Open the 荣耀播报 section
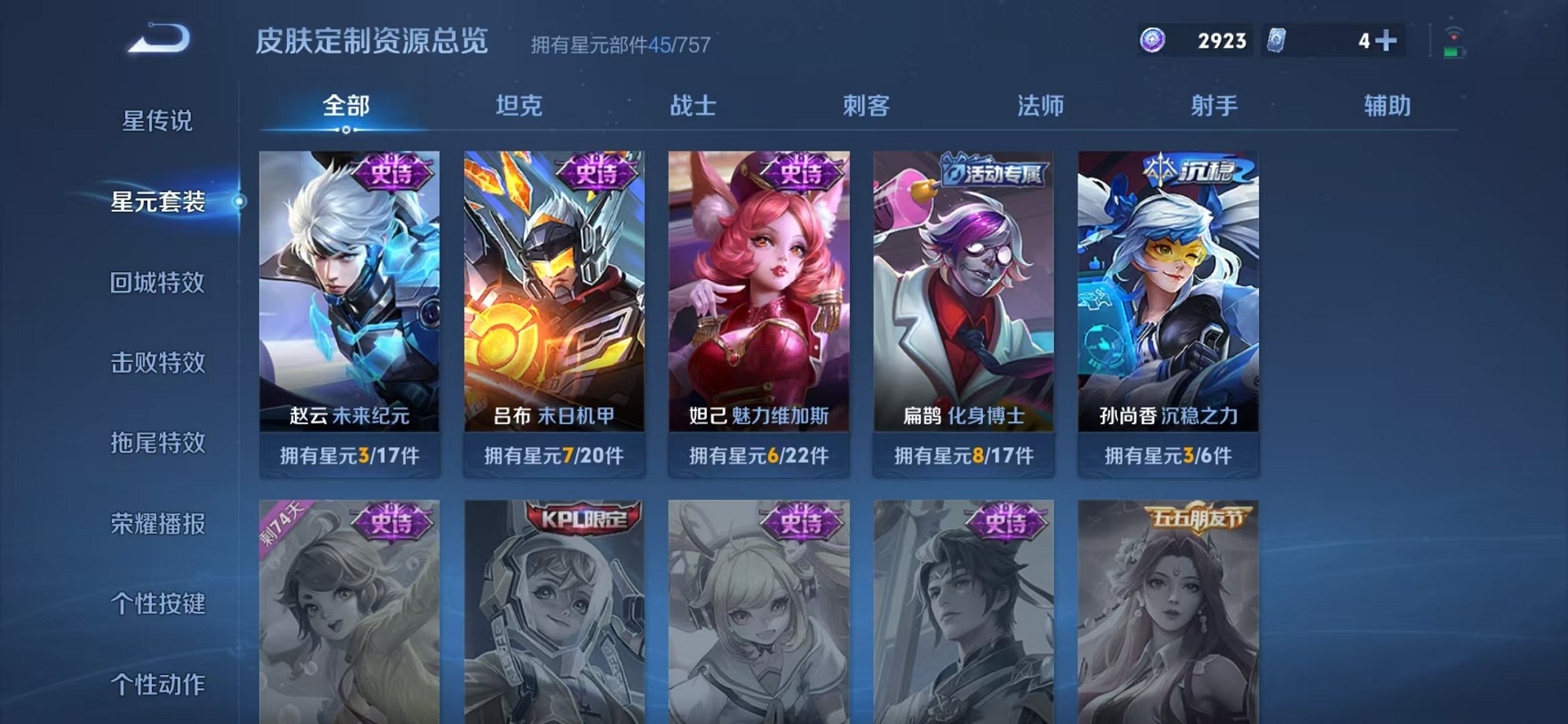Screen dimensions: 1568x724 click(156, 524)
